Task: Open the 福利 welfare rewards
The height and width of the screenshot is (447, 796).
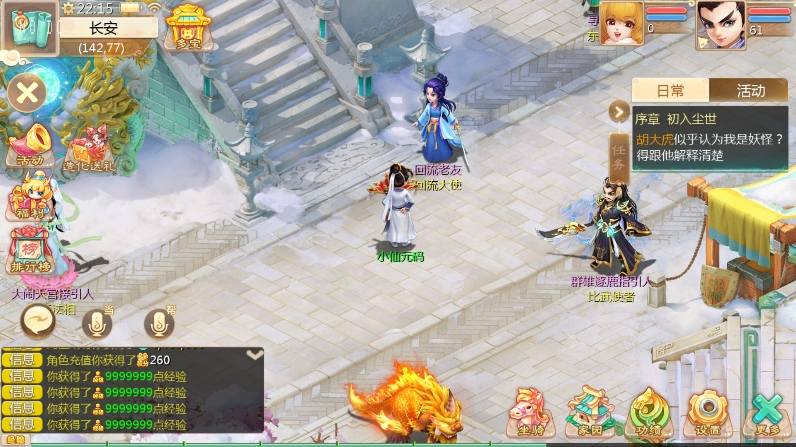Action: click(x=29, y=193)
